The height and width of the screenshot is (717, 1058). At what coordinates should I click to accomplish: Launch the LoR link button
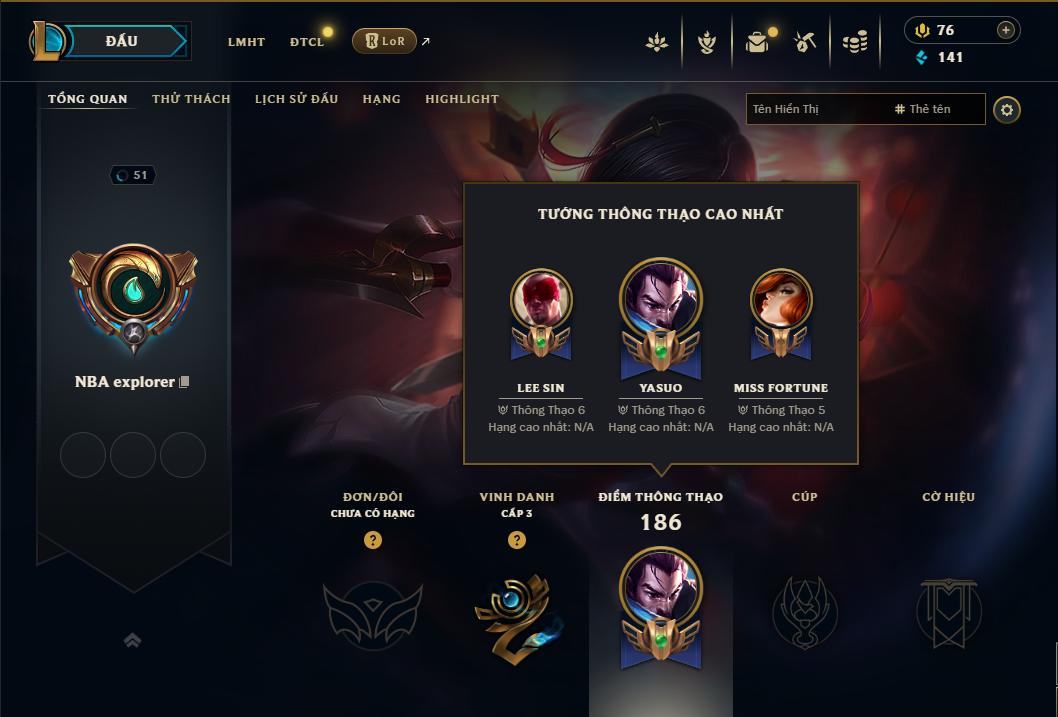[384, 41]
